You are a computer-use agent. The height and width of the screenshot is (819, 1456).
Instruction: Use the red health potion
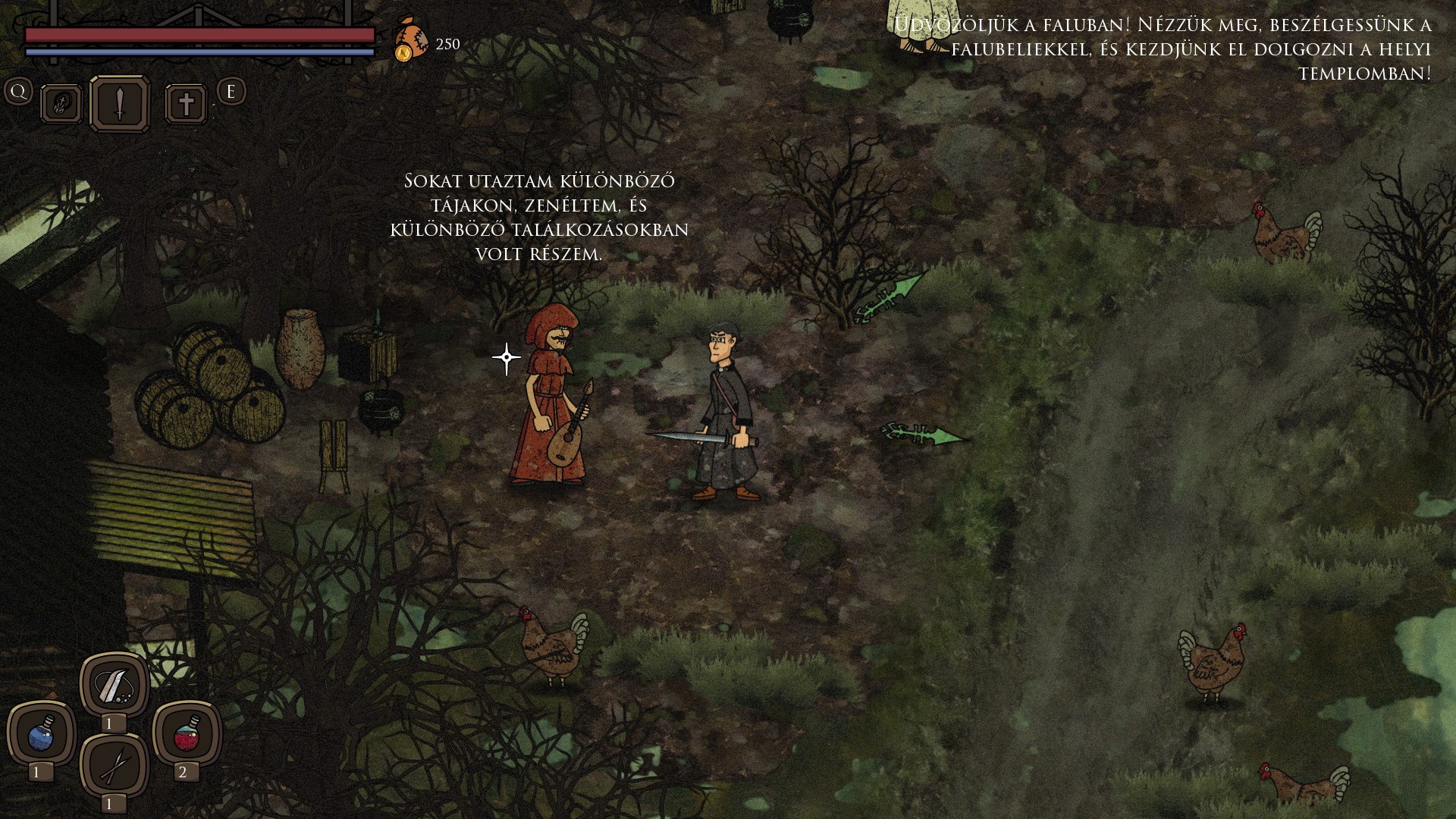(187, 734)
